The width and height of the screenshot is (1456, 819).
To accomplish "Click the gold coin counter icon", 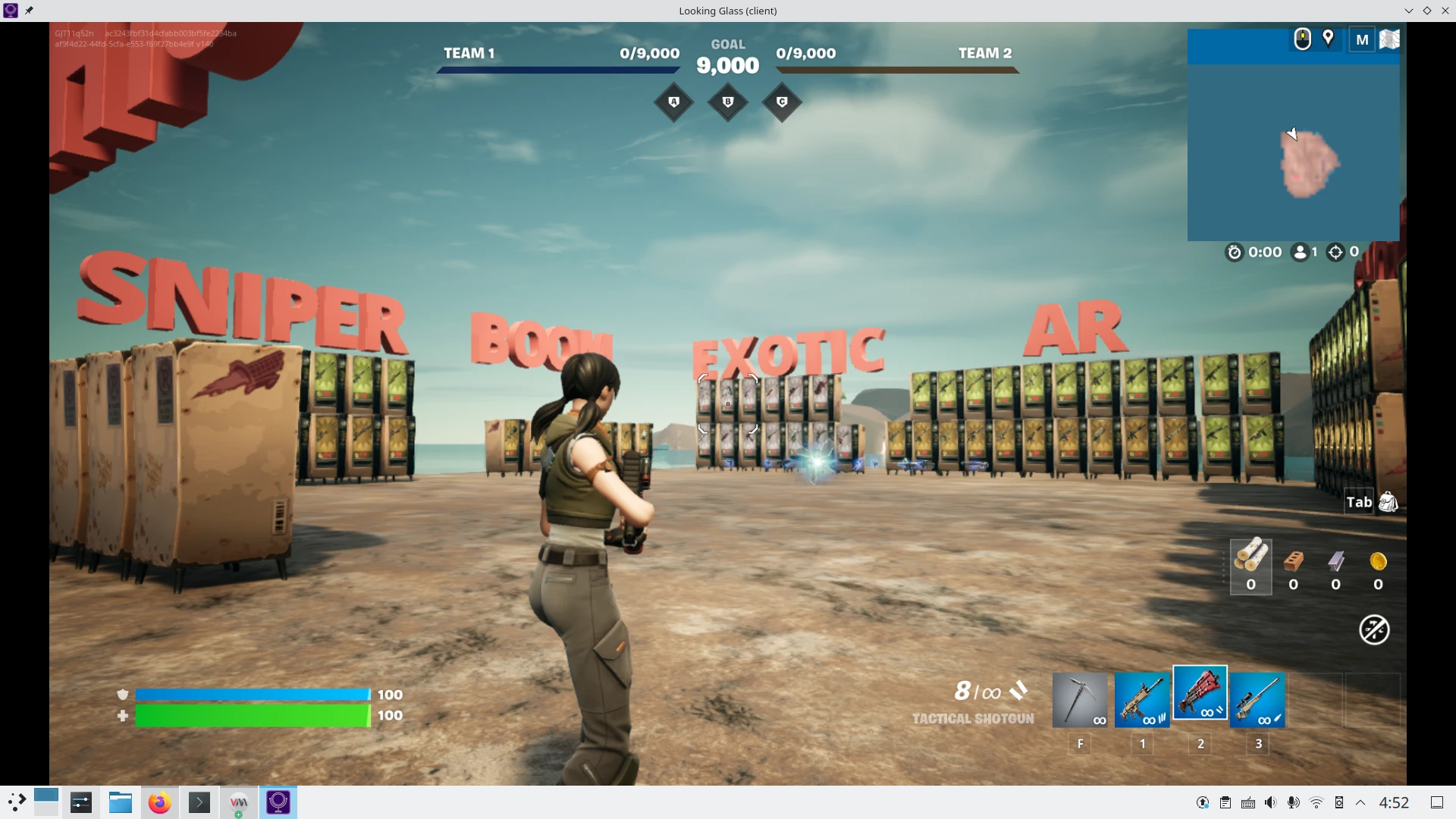I will pyautogui.click(x=1379, y=562).
